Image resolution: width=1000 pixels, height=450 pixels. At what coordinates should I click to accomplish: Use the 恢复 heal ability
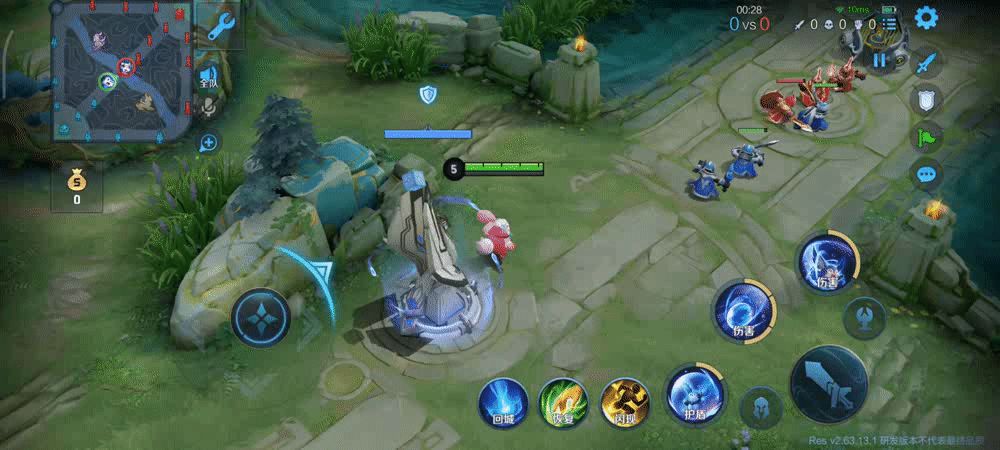[563, 403]
